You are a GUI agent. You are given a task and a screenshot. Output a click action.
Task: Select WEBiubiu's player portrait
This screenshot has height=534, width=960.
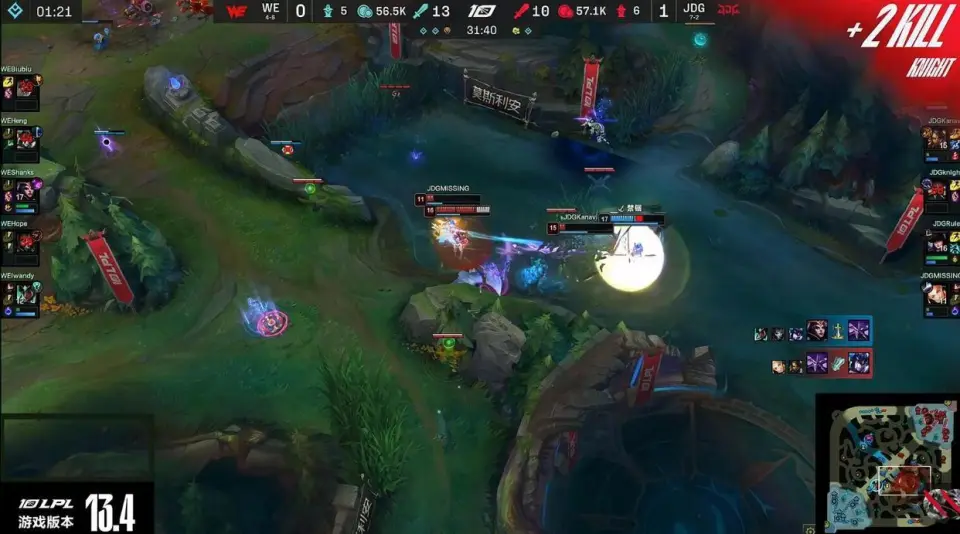point(26,88)
